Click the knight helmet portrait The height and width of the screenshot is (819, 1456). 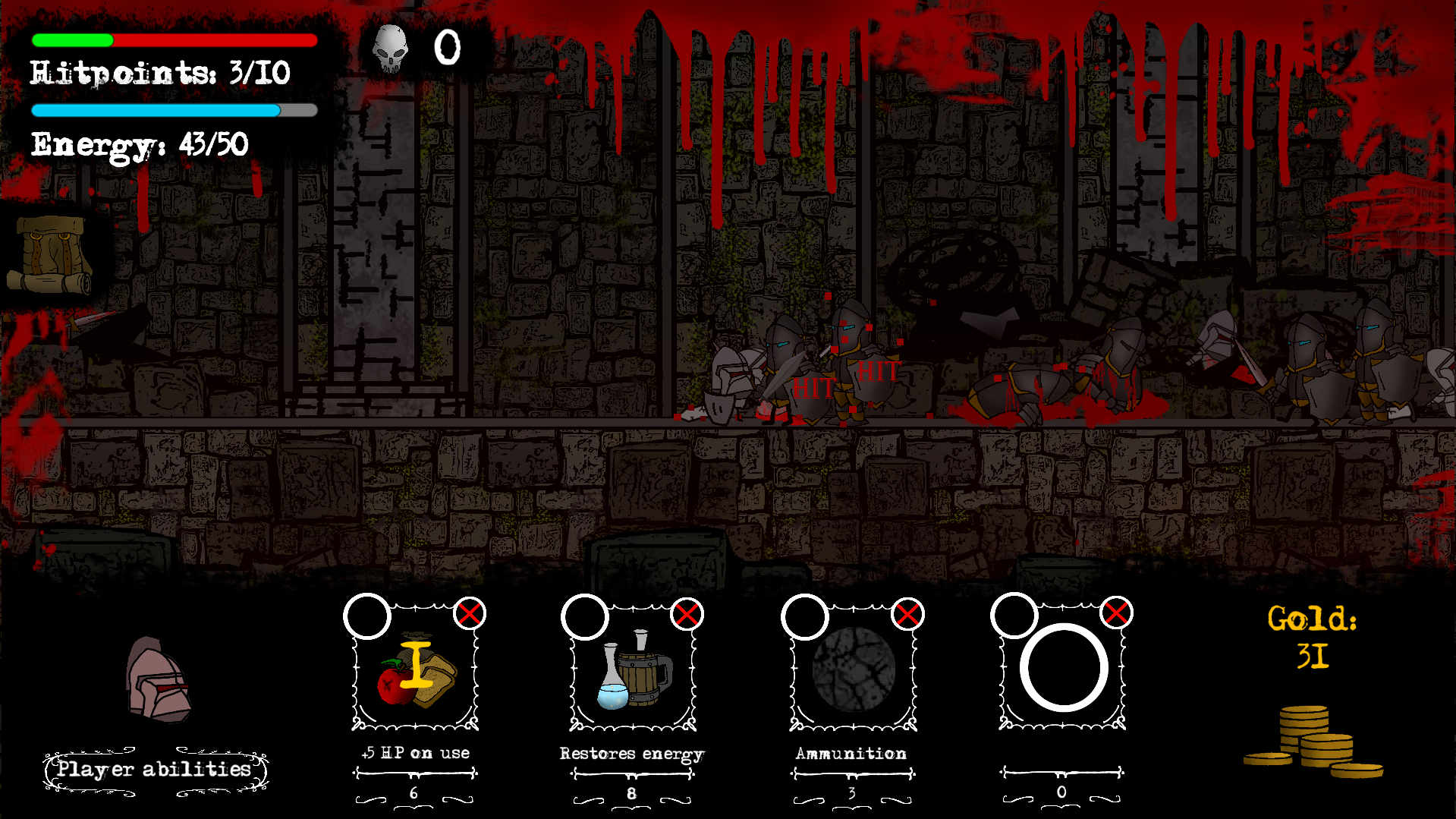pyautogui.click(x=158, y=679)
